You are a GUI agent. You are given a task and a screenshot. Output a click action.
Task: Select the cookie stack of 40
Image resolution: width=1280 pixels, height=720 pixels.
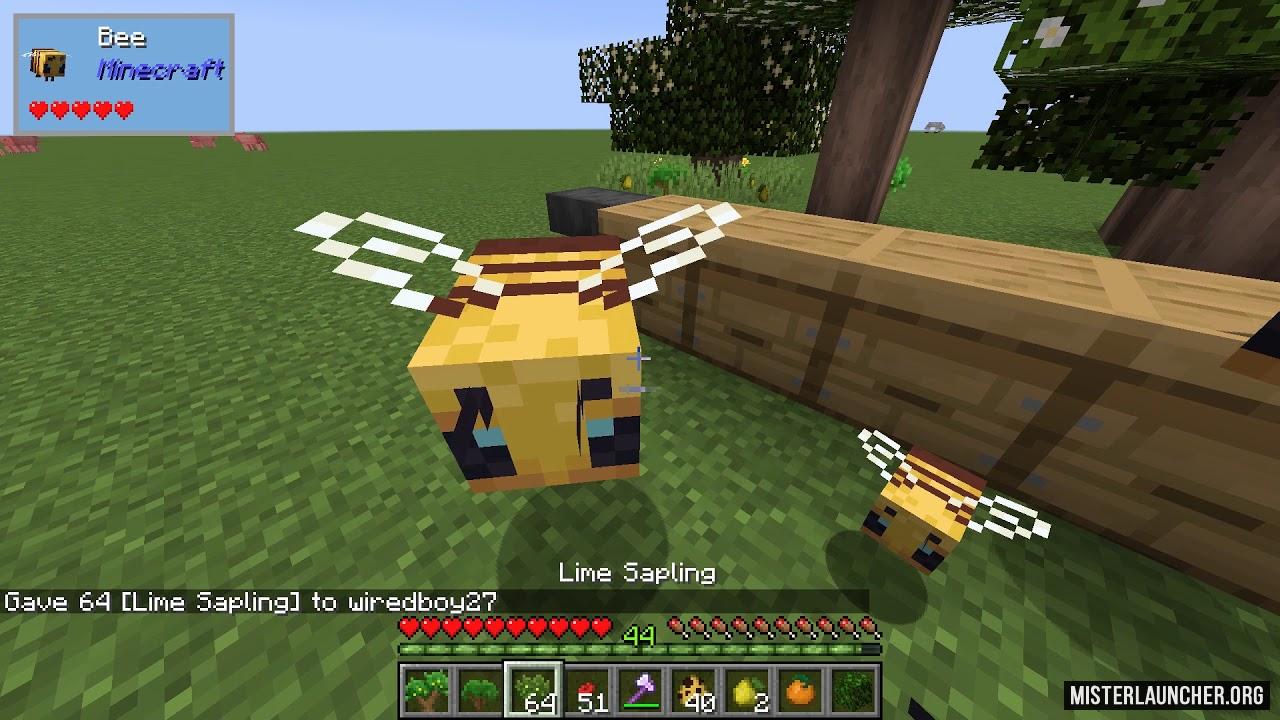694,691
